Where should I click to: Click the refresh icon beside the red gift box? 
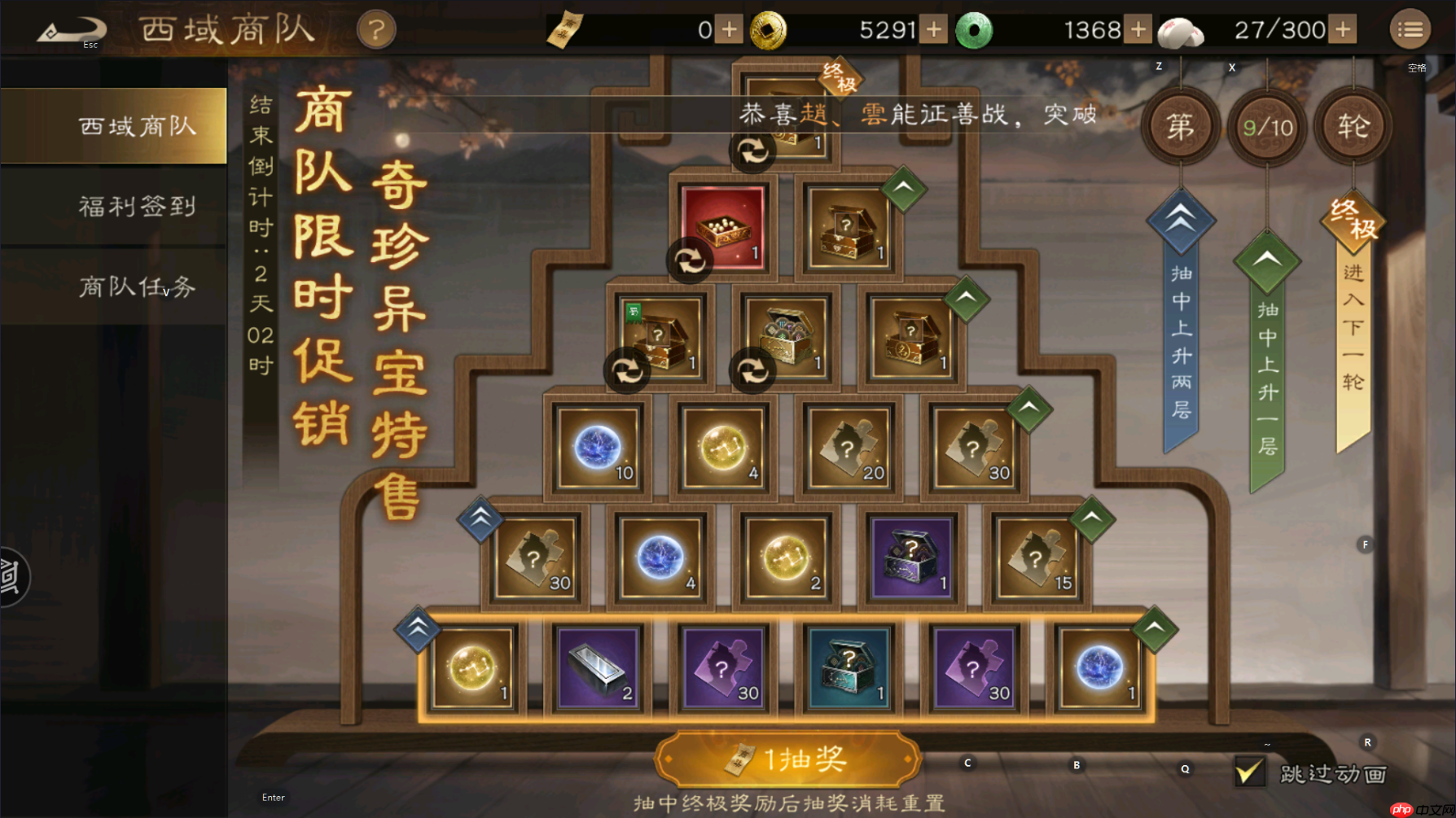(689, 261)
